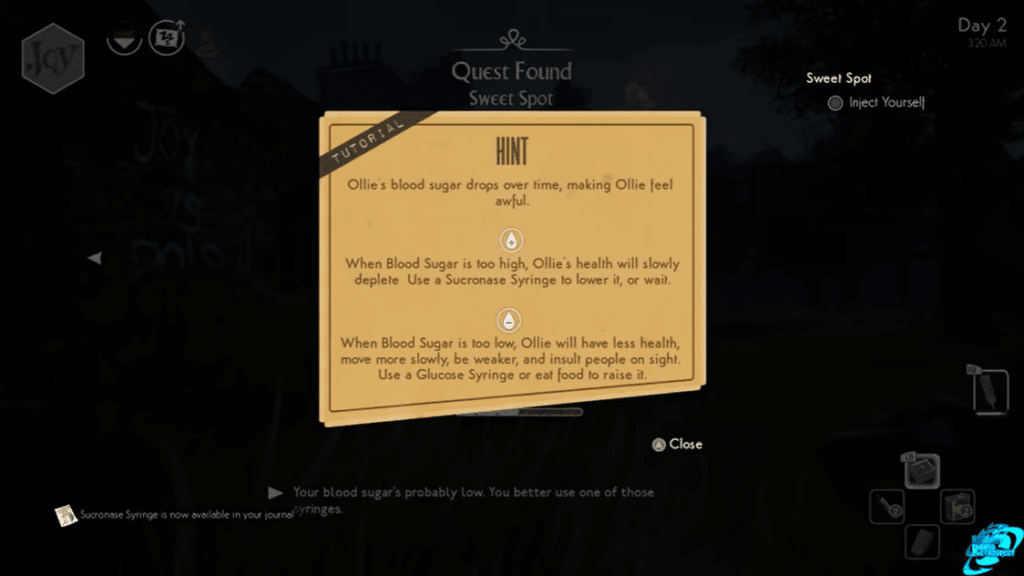Select the bottom quick slot item

[x=921, y=541]
